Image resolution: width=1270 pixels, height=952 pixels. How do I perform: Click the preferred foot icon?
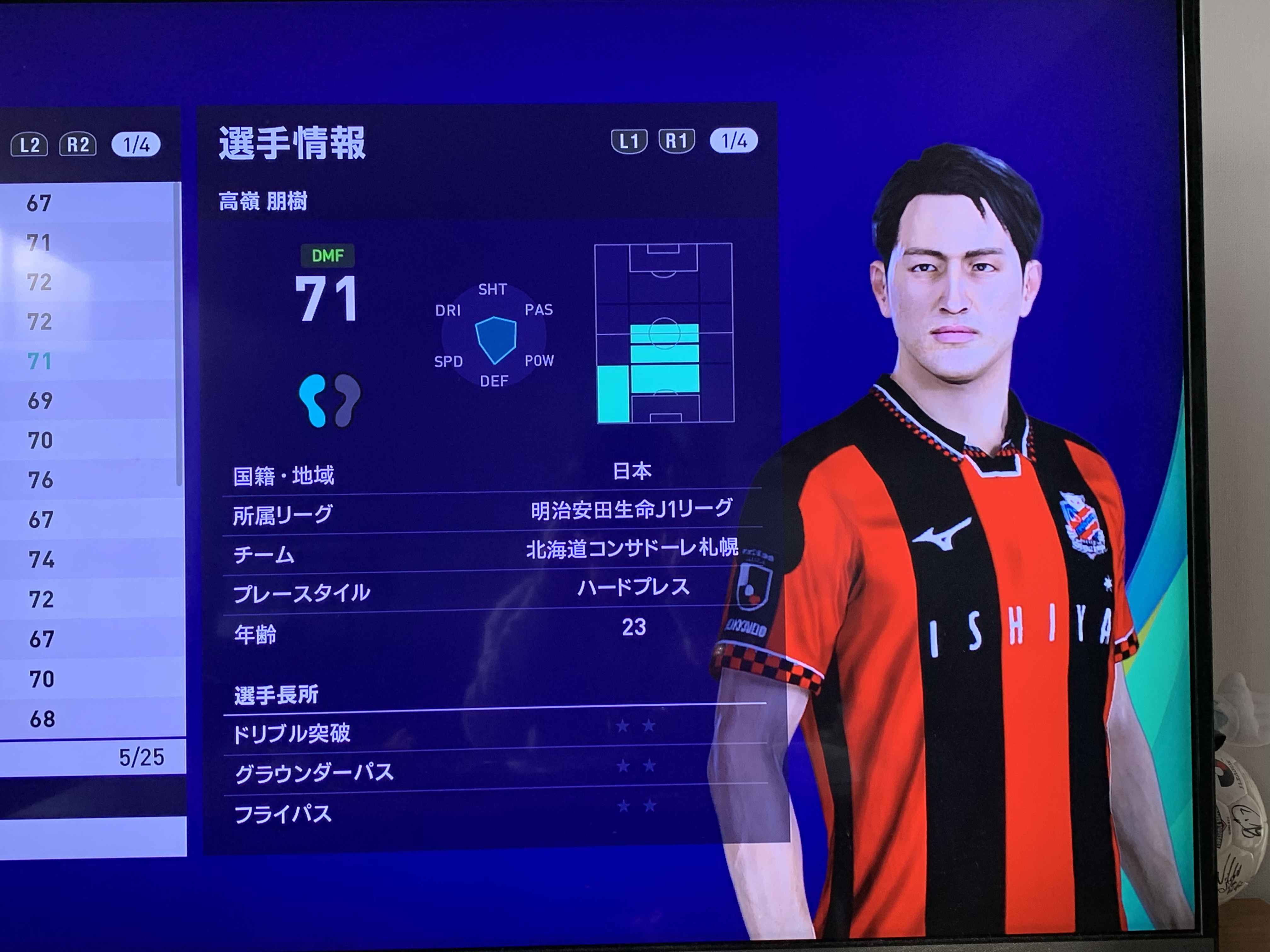(x=329, y=400)
